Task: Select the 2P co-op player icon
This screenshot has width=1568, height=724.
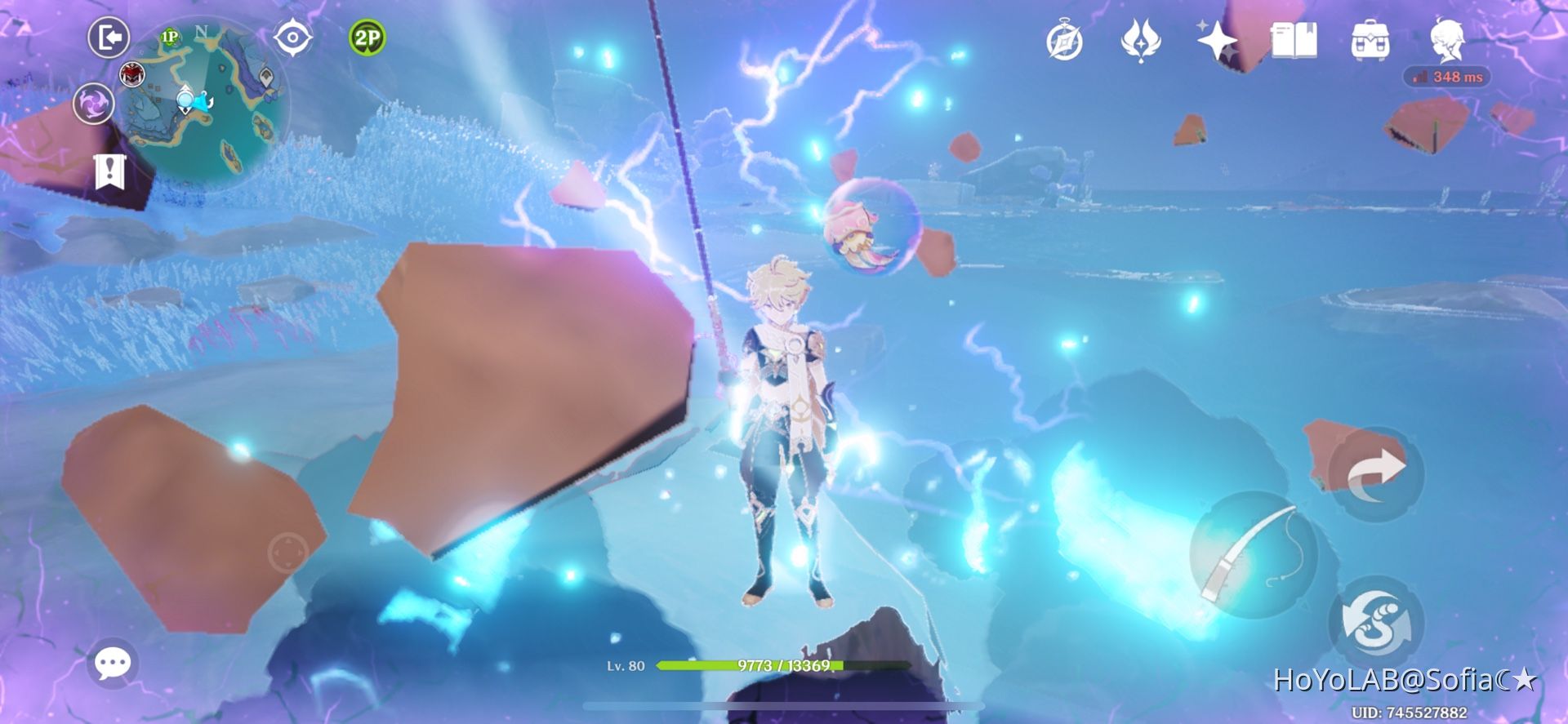Action: tap(366, 37)
